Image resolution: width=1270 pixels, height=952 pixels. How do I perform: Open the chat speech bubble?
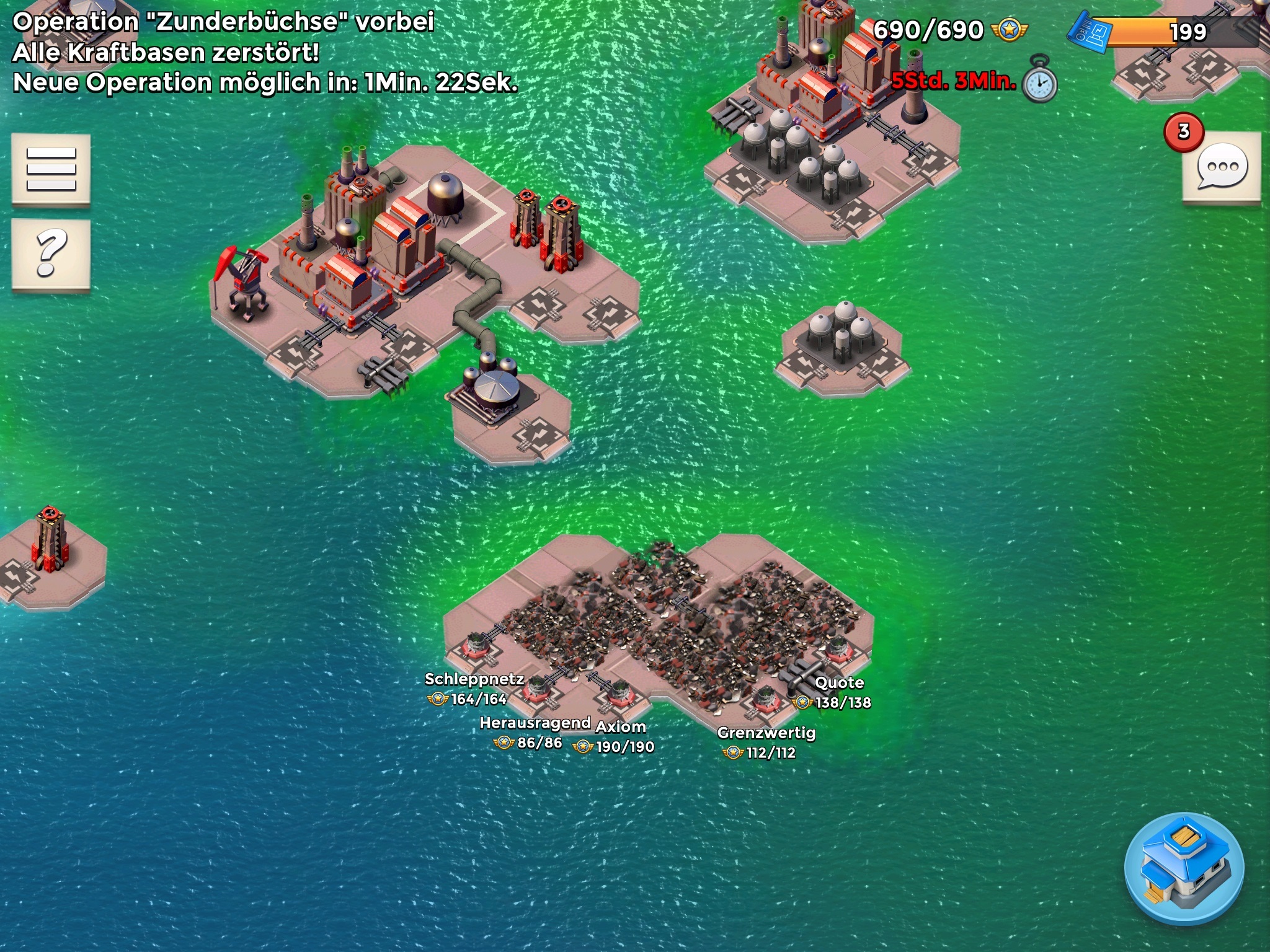click(x=1222, y=167)
